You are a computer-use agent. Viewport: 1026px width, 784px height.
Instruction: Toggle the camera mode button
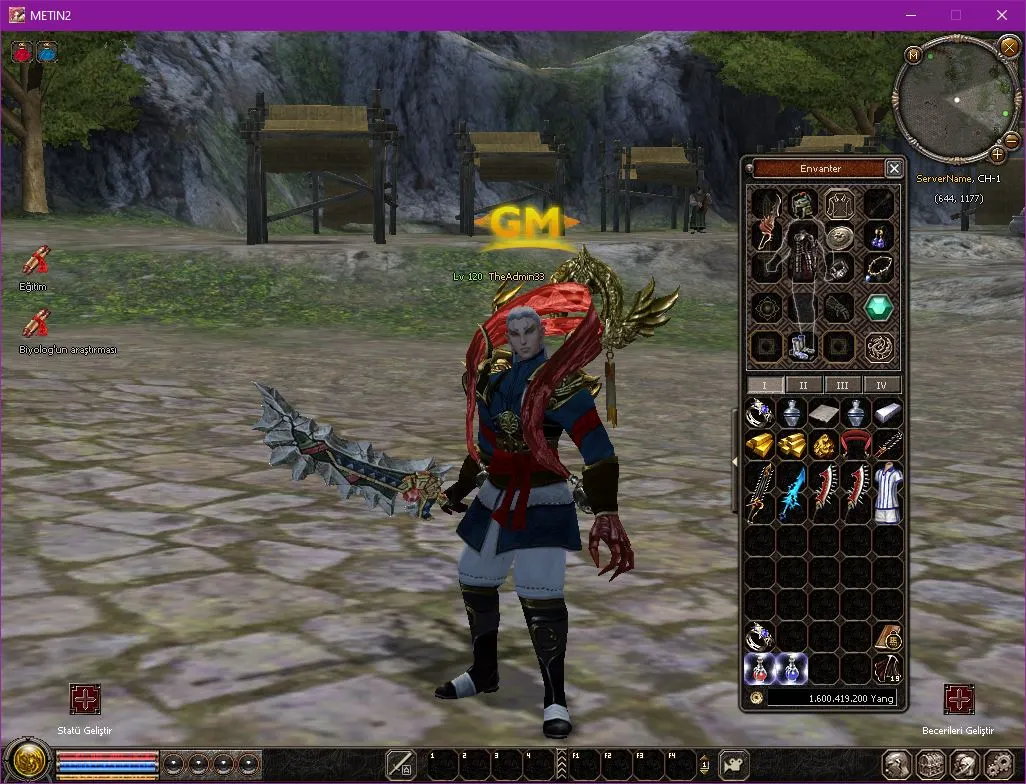735,764
